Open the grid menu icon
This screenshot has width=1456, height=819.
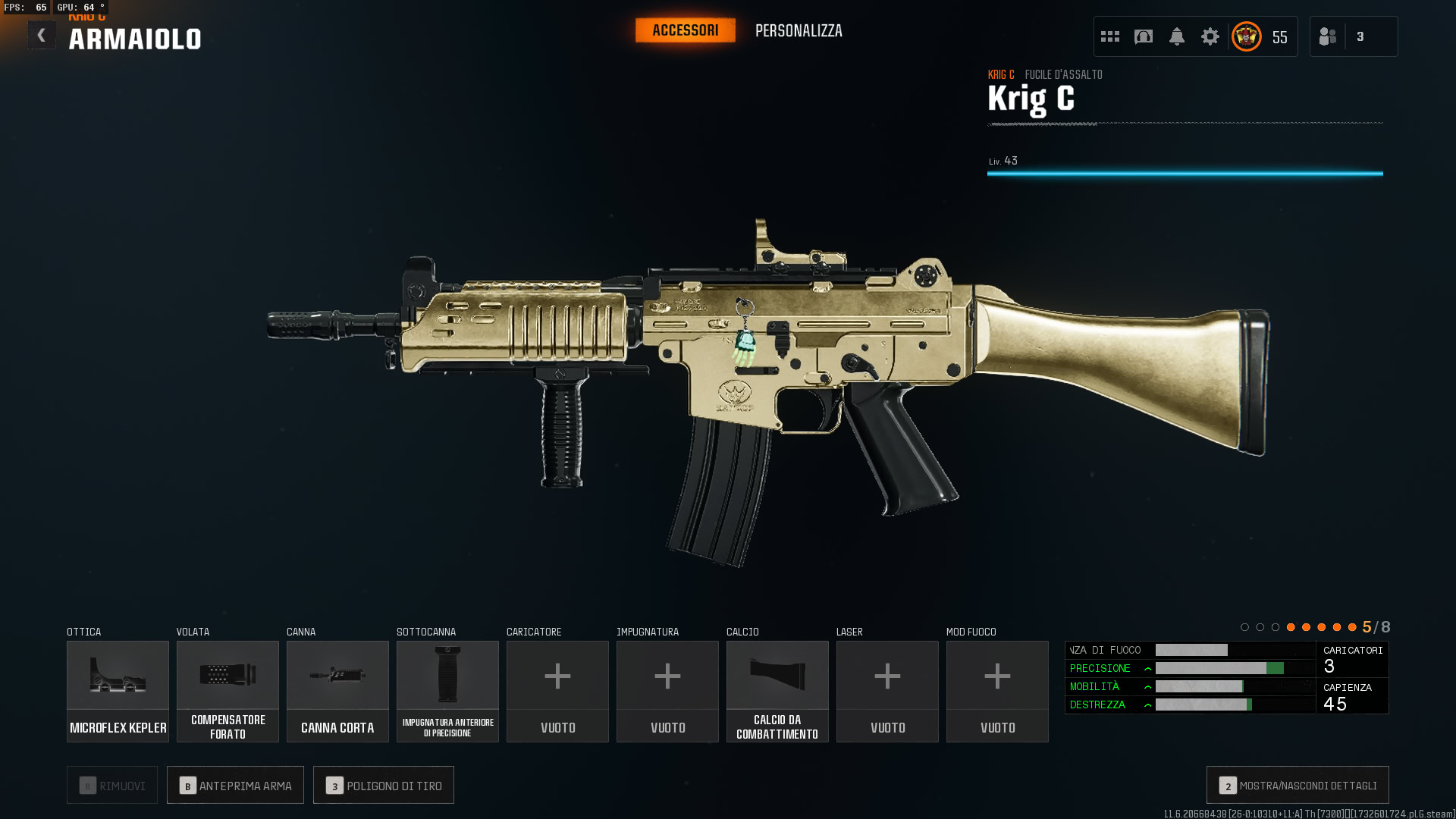click(x=1110, y=36)
